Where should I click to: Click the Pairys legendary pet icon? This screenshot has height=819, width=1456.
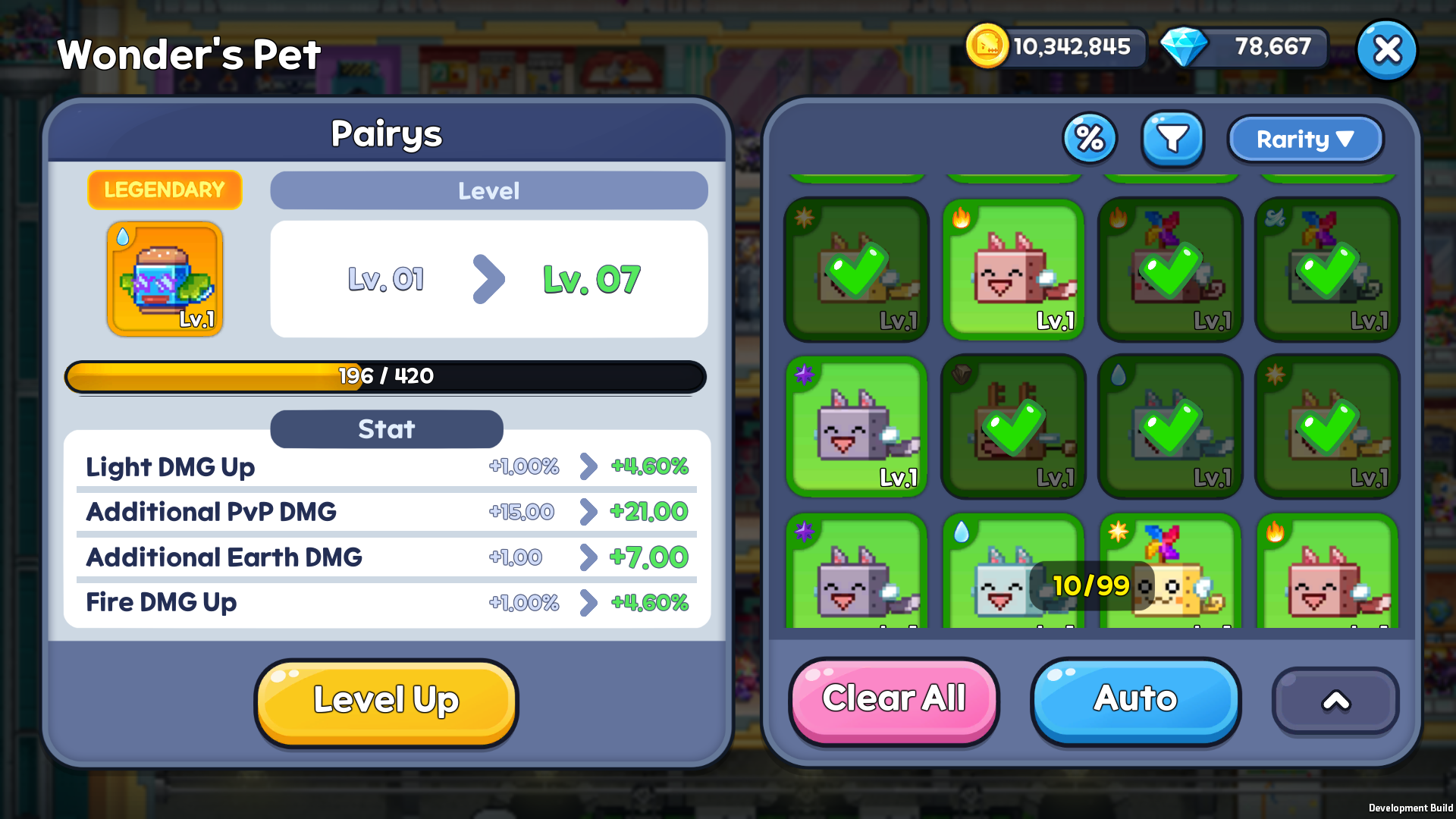(165, 278)
